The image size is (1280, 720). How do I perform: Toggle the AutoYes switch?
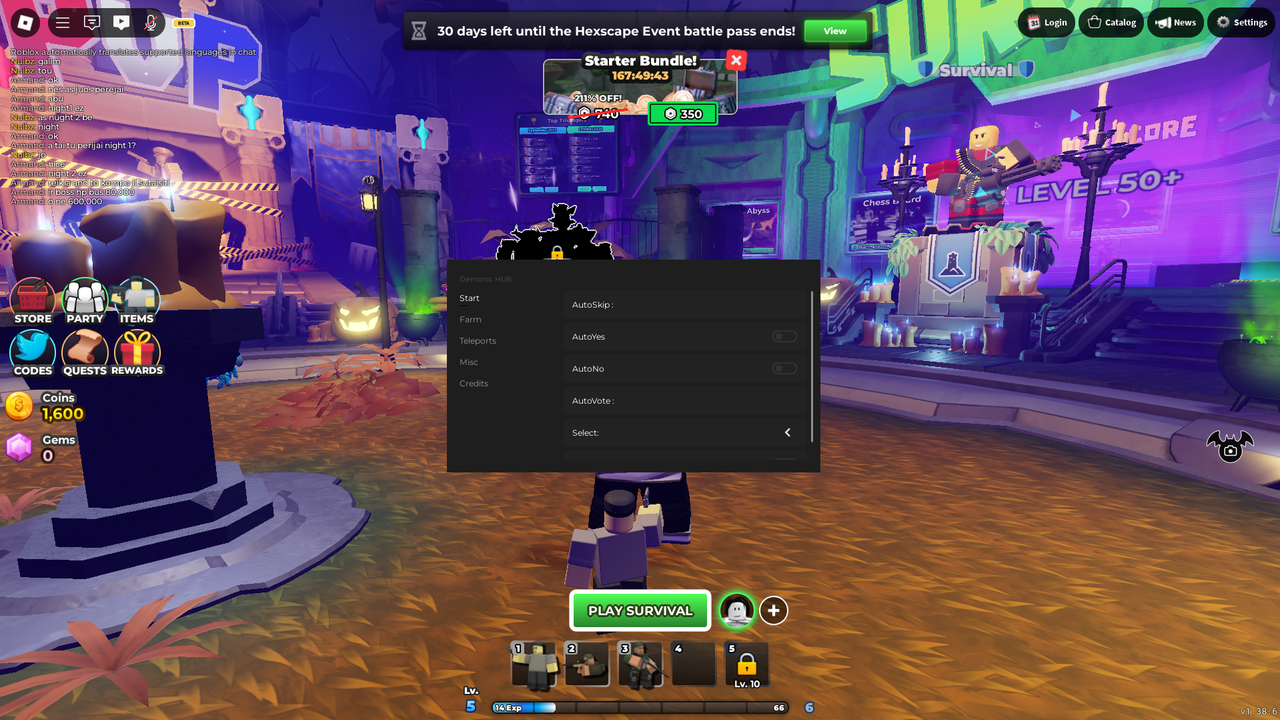pos(785,337)
